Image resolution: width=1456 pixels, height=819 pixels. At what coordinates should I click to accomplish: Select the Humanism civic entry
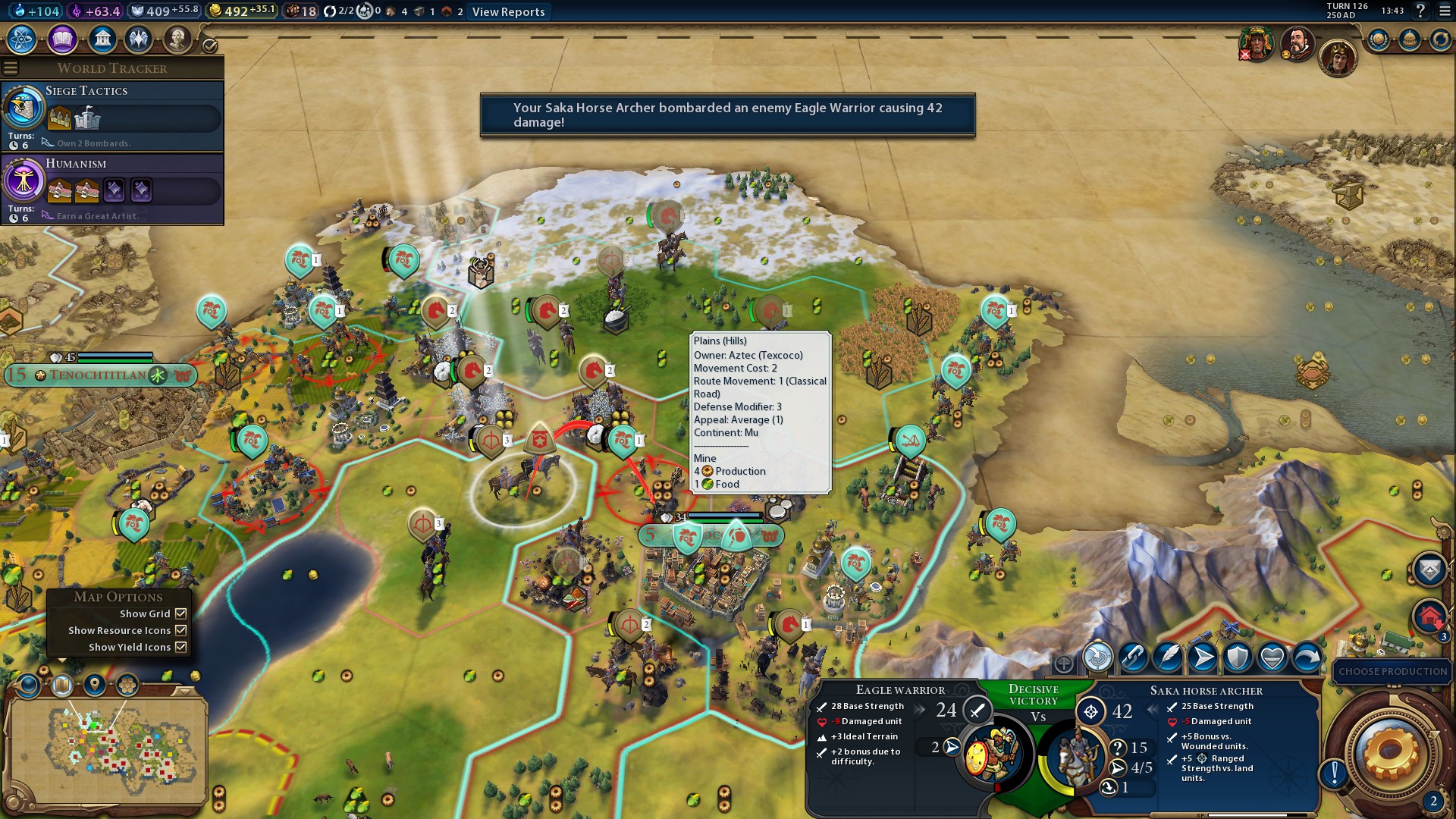(x=112, y=188)
